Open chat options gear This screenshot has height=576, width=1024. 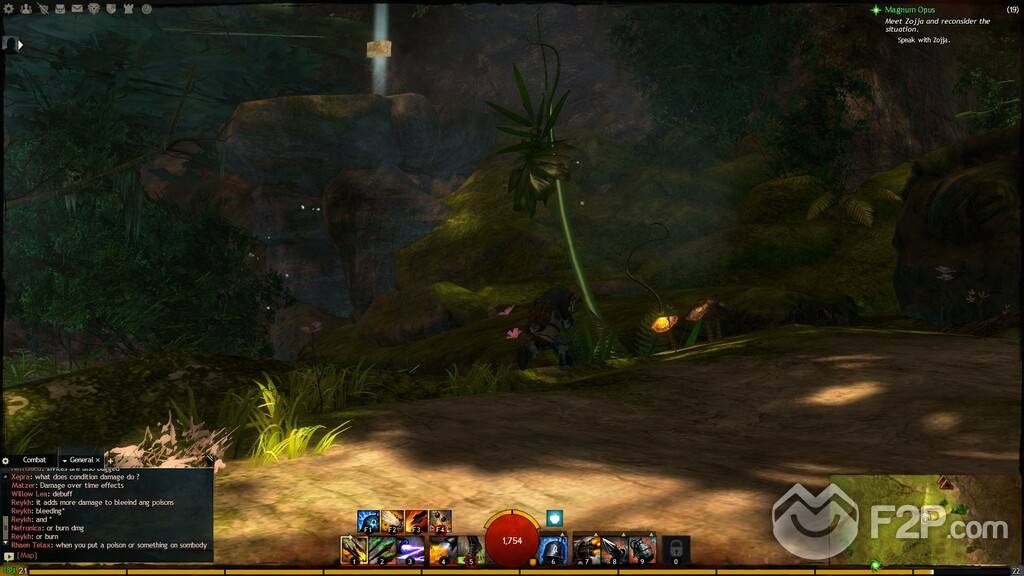7,460
